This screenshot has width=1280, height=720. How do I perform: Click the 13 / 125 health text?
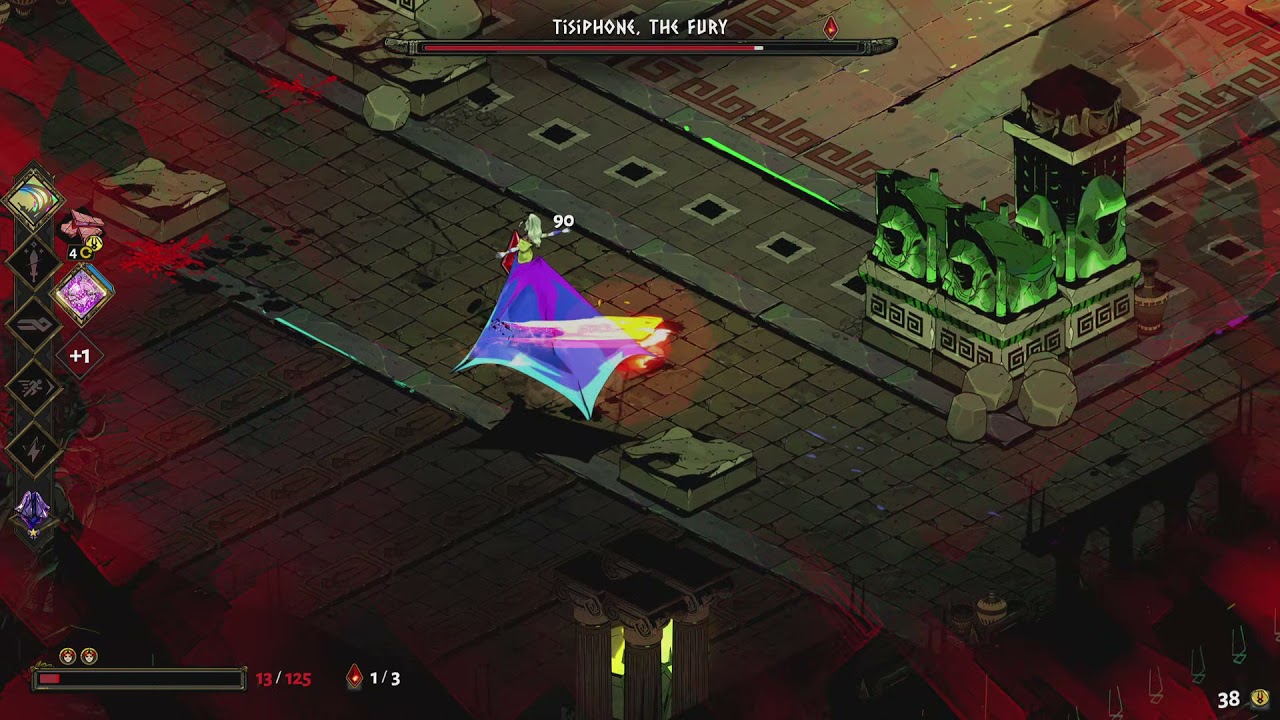283,677
